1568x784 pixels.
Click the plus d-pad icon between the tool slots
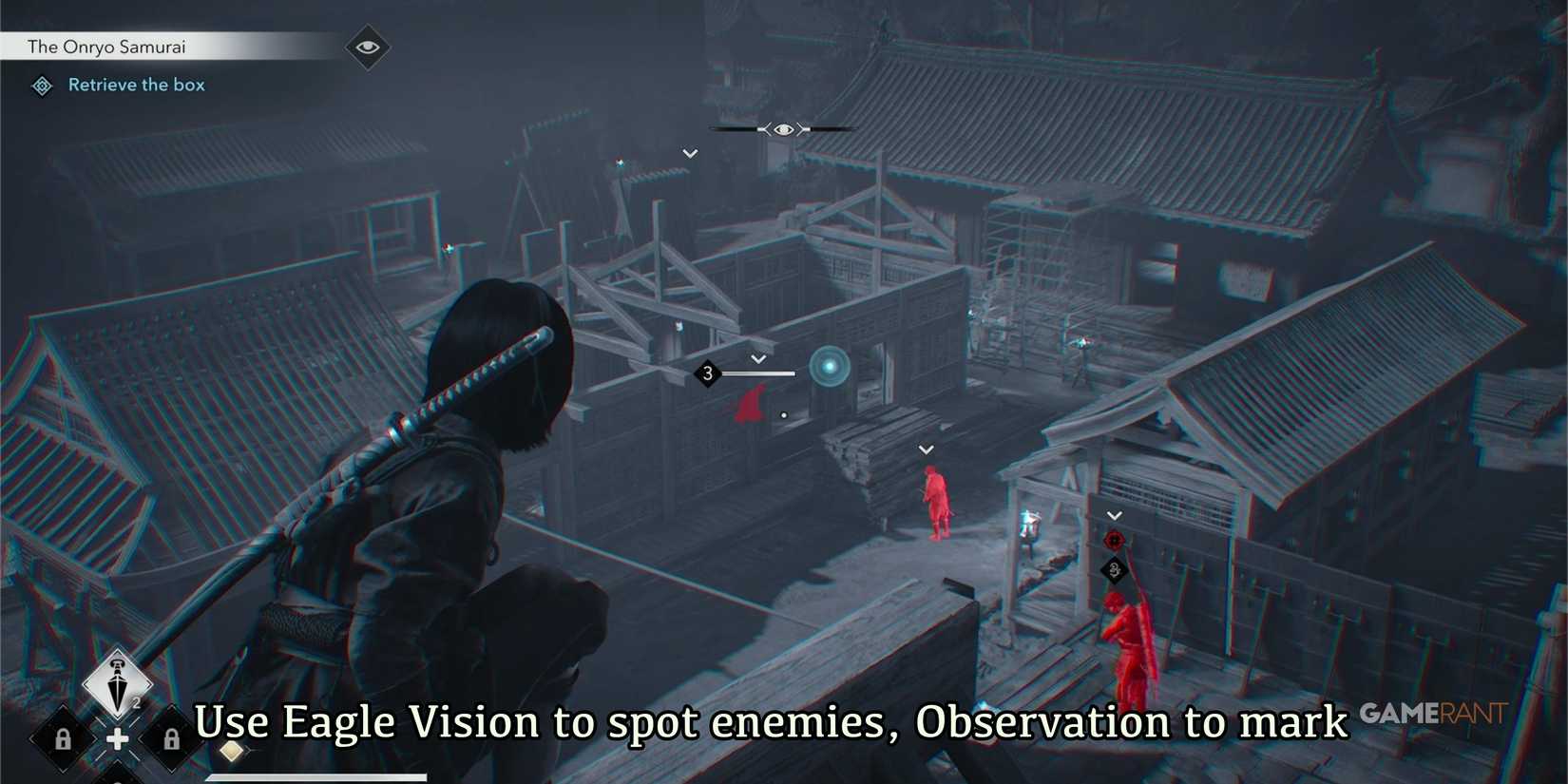tap(116, 736)
